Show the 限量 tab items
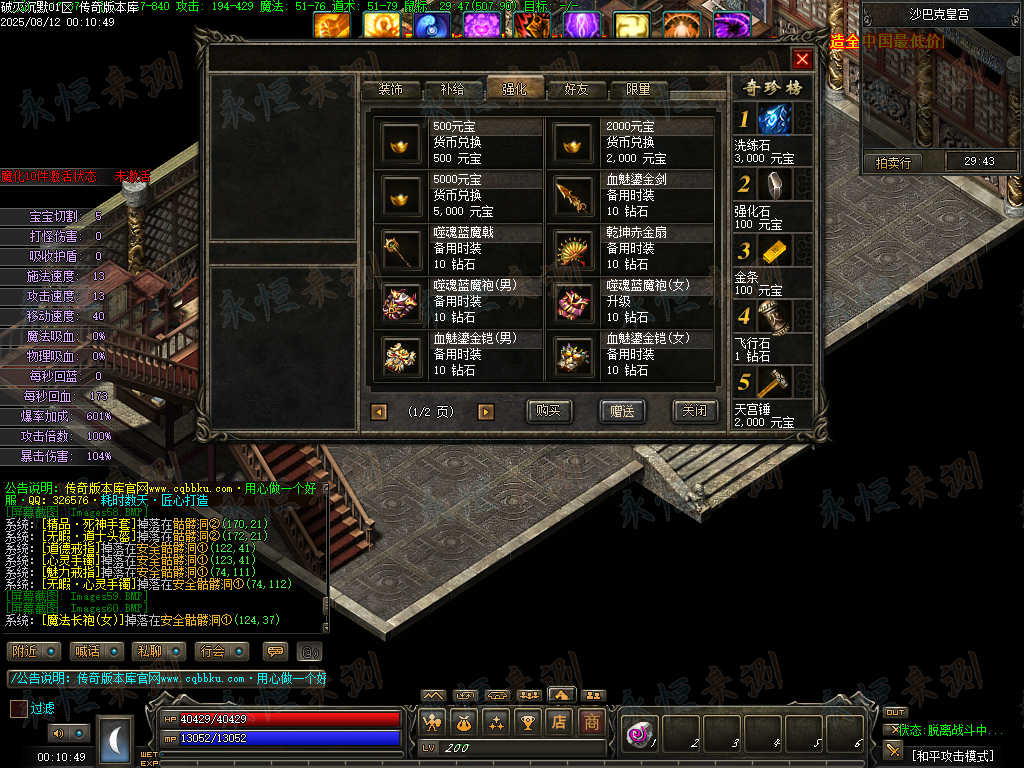Image resolution: width=1024 pixels, height=768 pixels. tap(639, 89)
